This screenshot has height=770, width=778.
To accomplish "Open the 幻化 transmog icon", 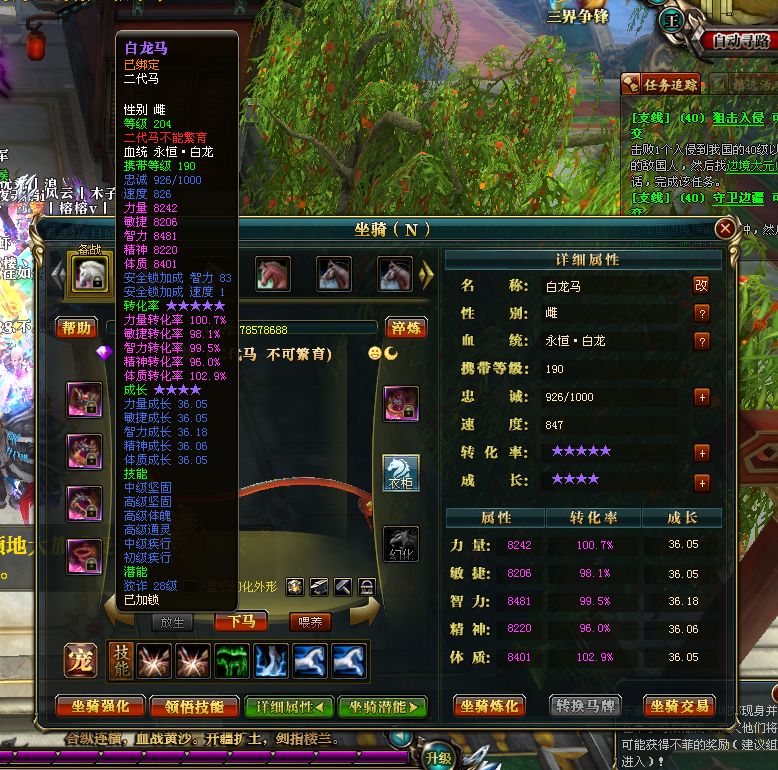I will (x=401, y=544).
